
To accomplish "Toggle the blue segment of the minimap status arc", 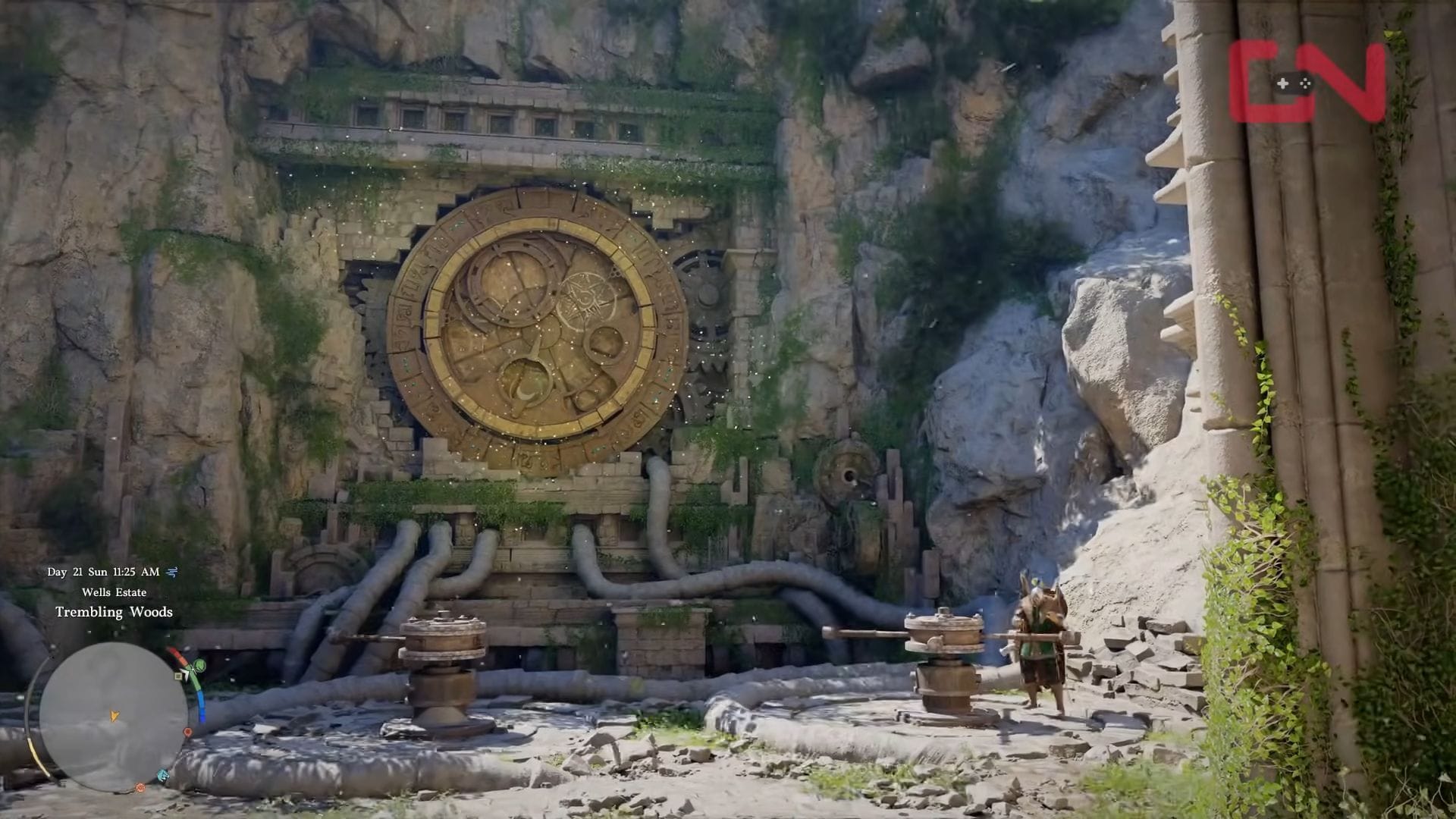I will [x=201, y=704].
